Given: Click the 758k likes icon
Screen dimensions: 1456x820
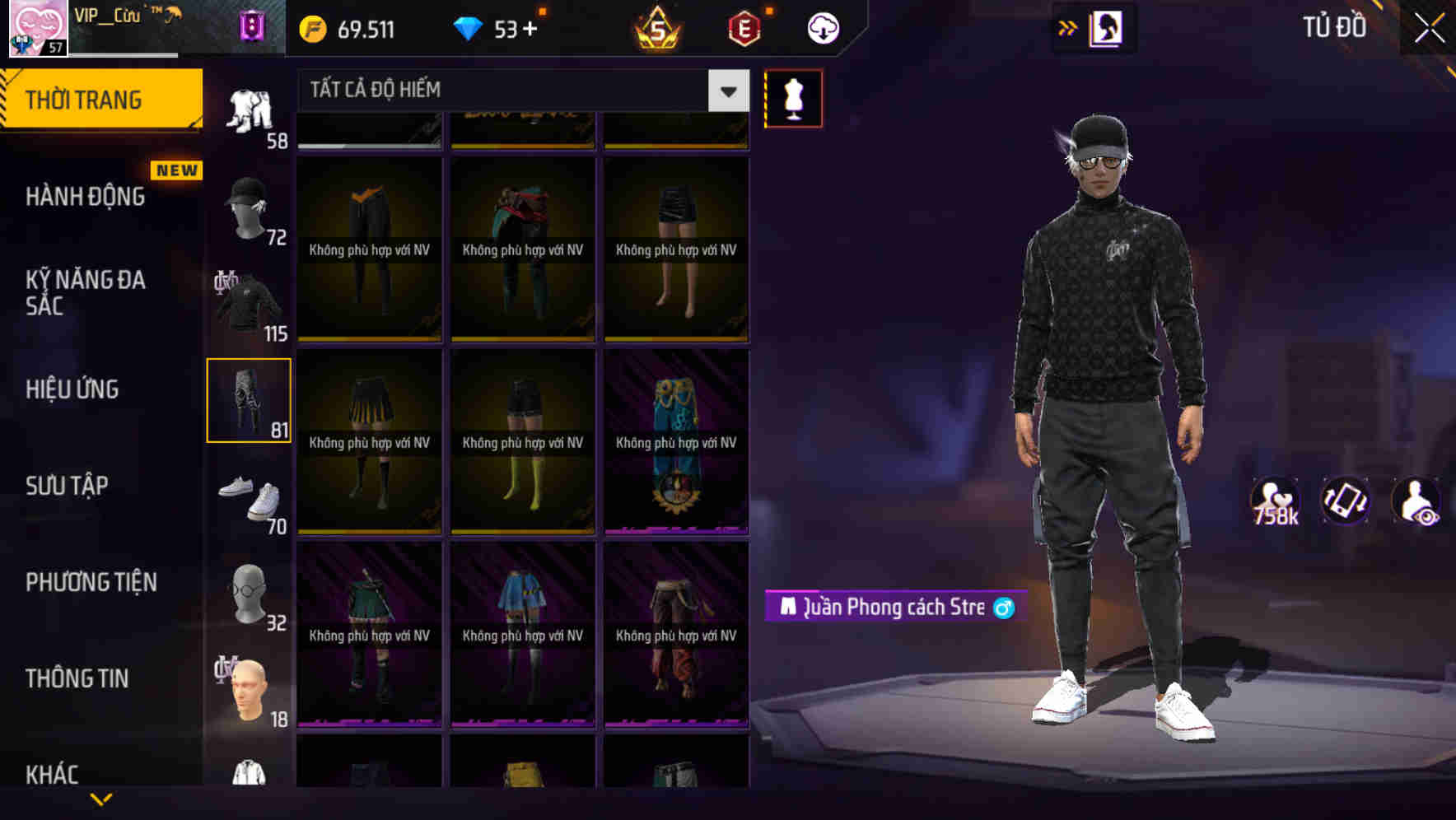Looking at the screenshot, I should tap(1276, 501).
